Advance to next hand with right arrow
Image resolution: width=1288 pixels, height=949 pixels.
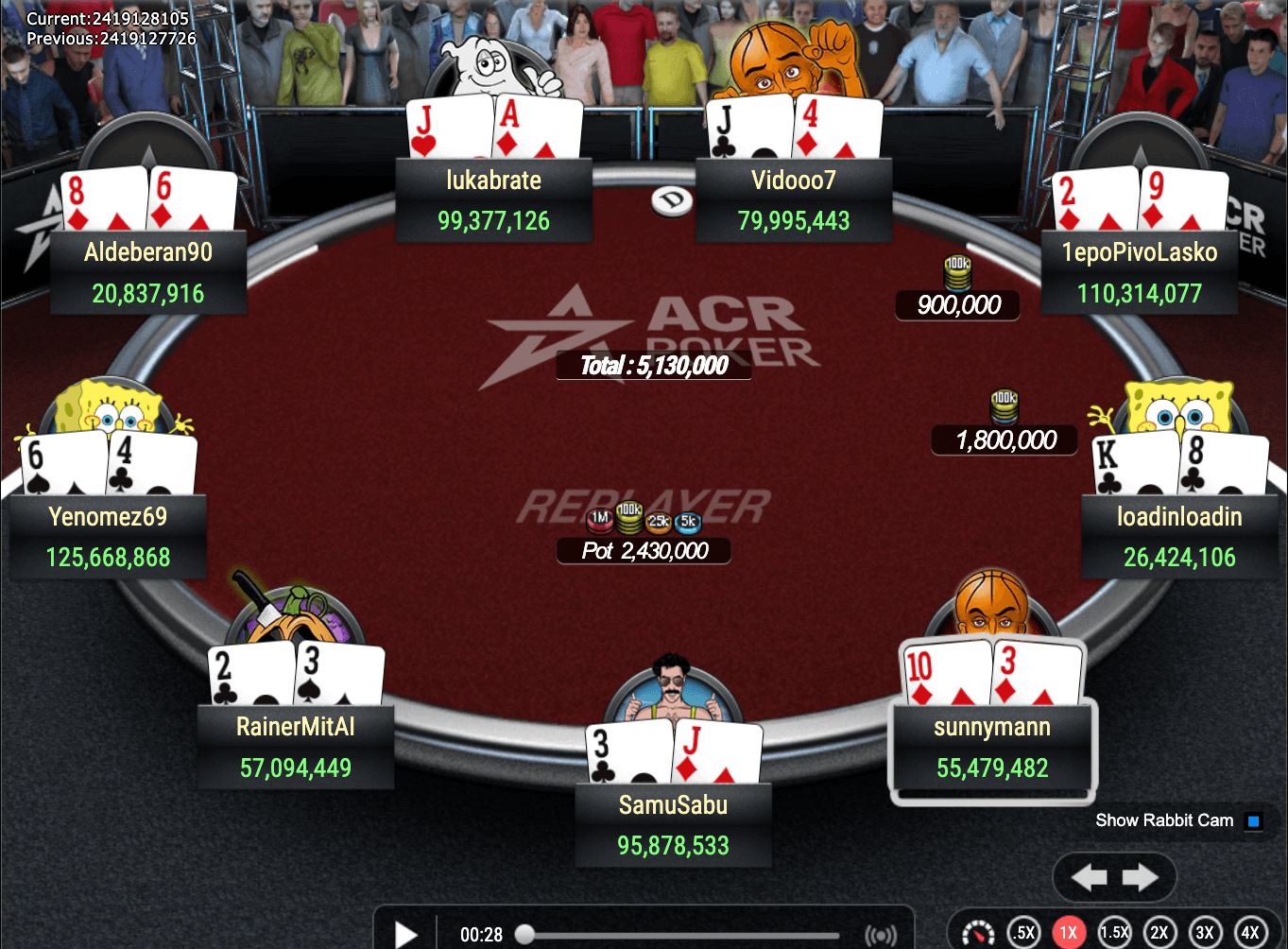pos(1141,878)
